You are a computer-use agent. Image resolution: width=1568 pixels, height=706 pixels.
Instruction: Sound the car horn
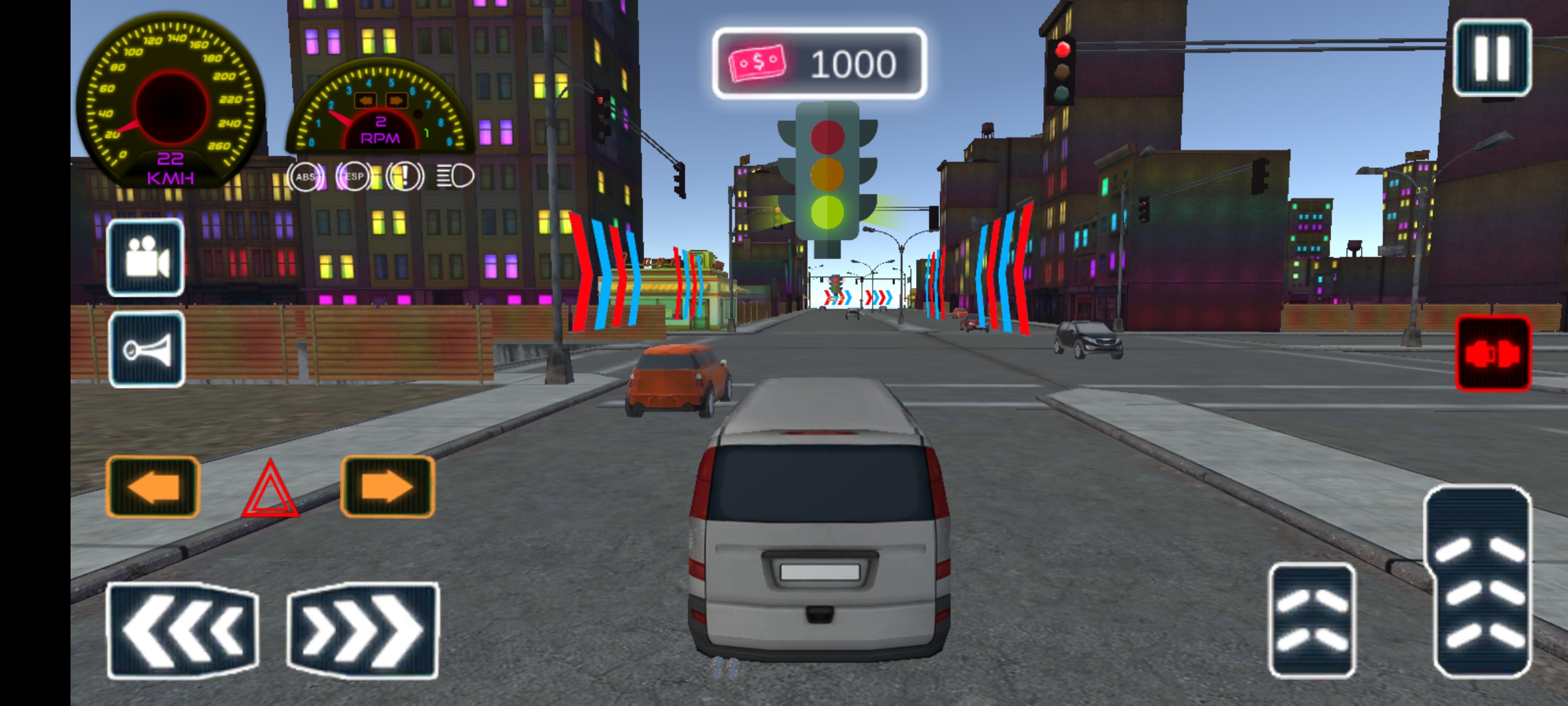pyautogui.click(x=146, y=350)
